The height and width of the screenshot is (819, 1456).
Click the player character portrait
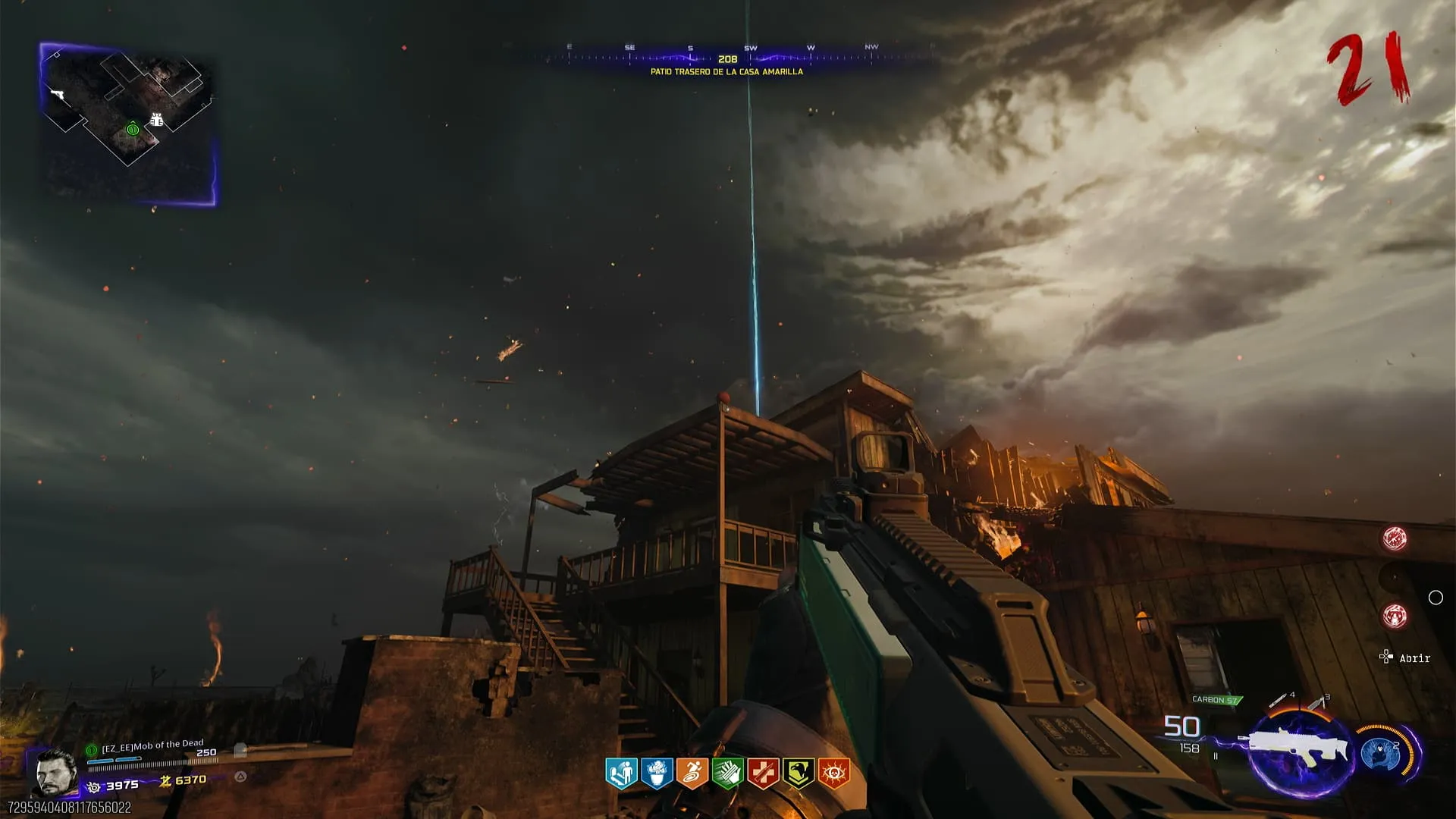click(x=55, y=773)
